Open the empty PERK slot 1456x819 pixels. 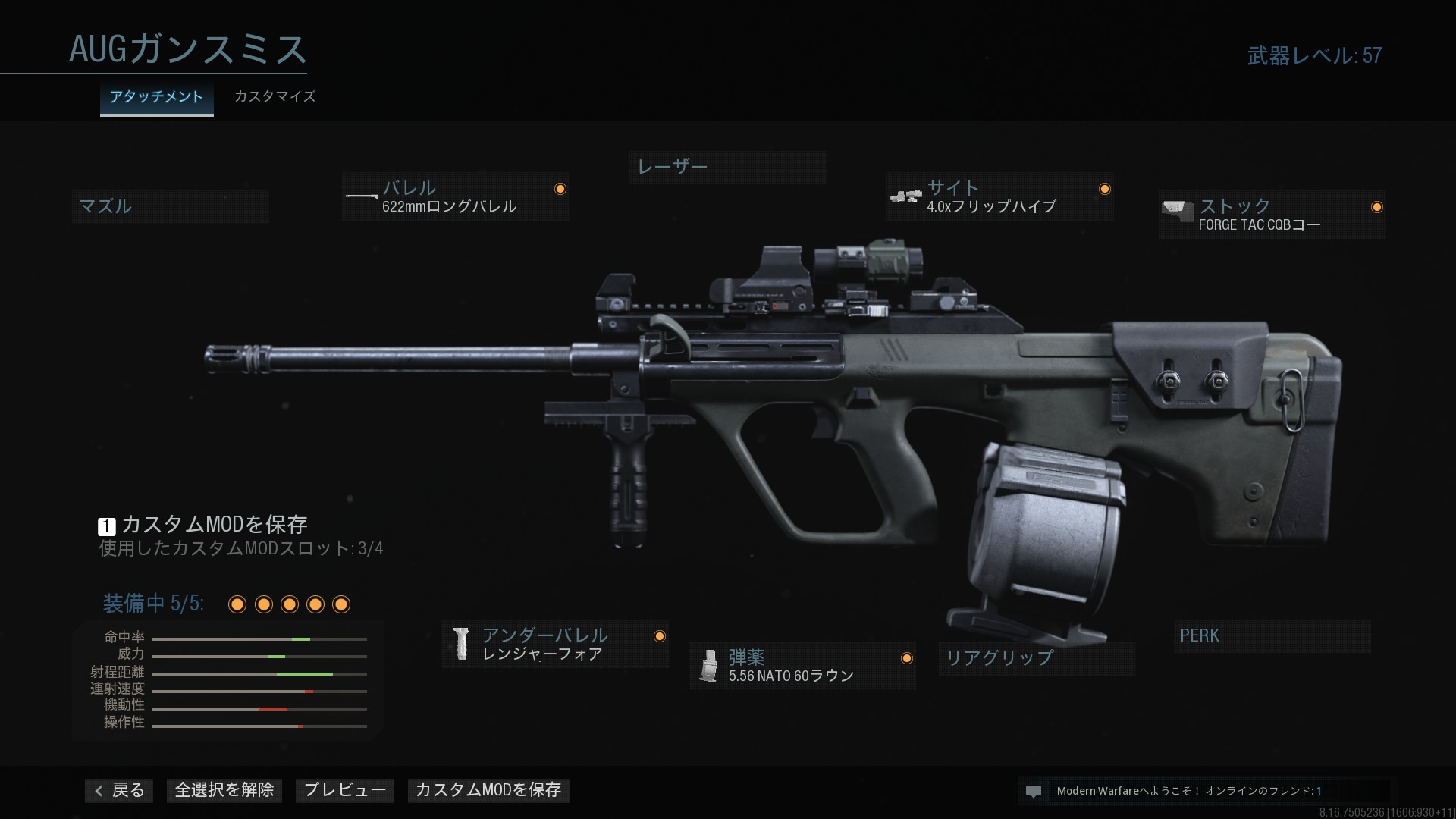click(1271, 636)
